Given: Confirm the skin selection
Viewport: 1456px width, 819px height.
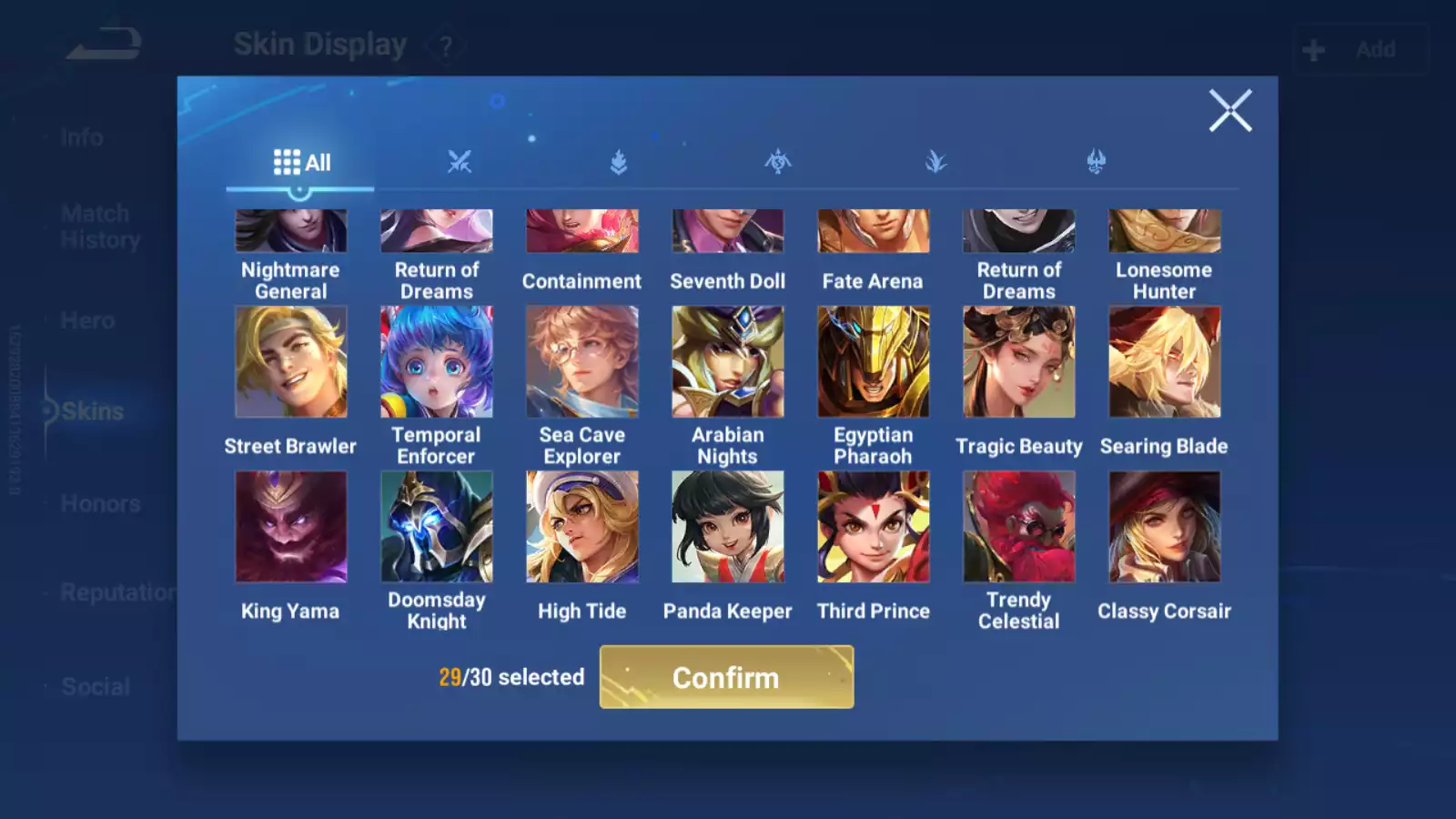Looking at the screenshot, I should (x=726, y=677).
